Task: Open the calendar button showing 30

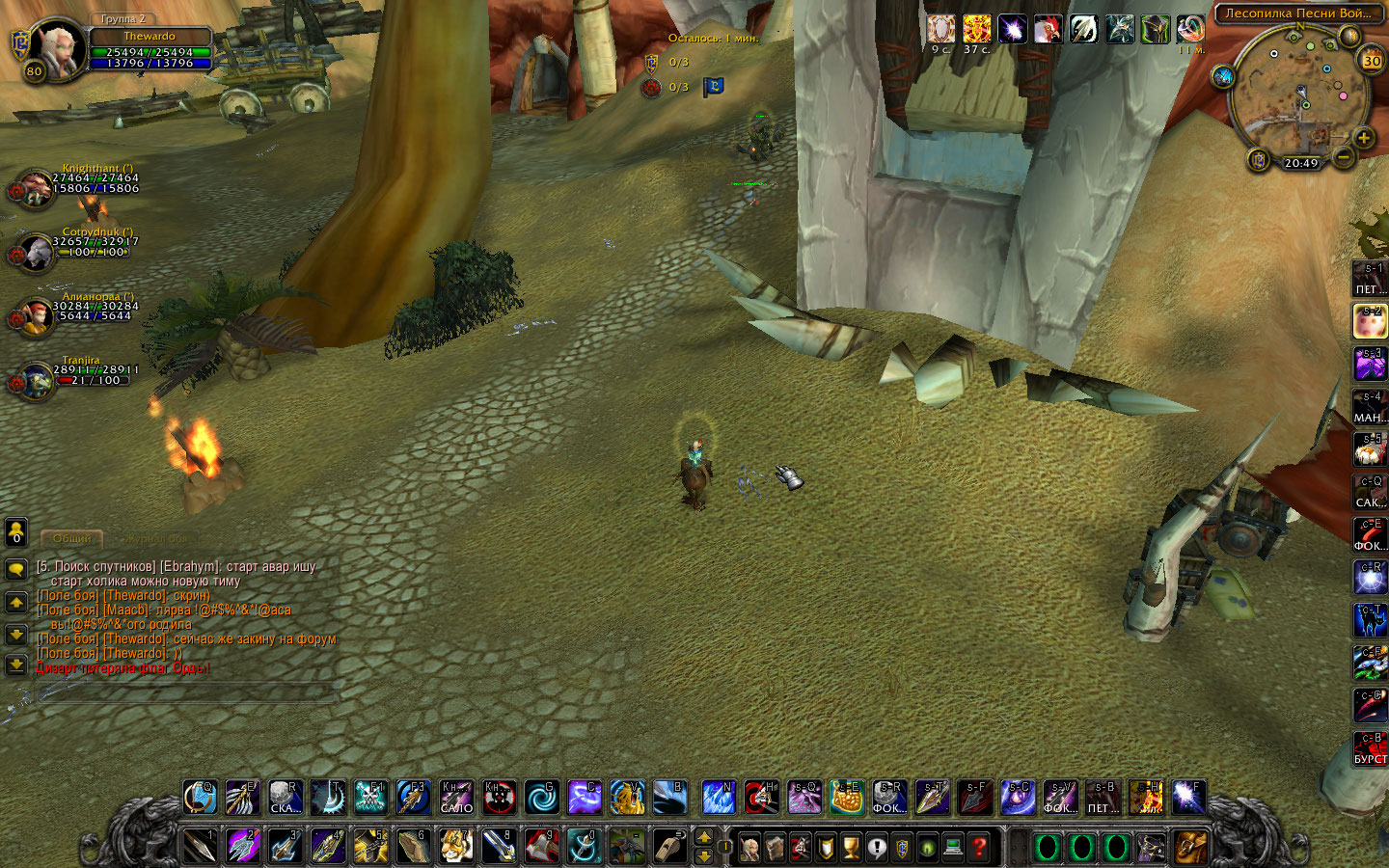Action: pos(1372,61)
